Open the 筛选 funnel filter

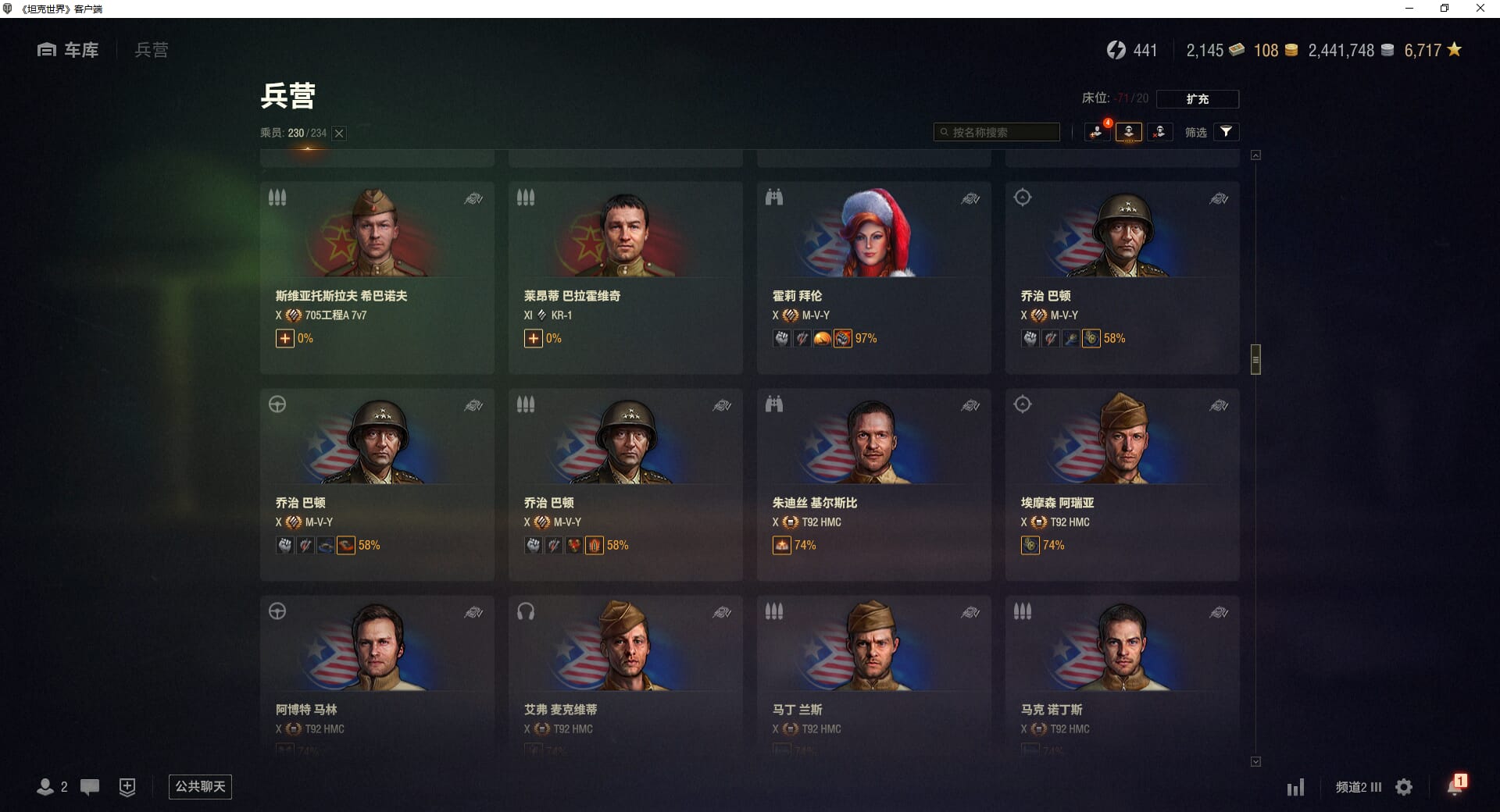[x=1226, y=132]
